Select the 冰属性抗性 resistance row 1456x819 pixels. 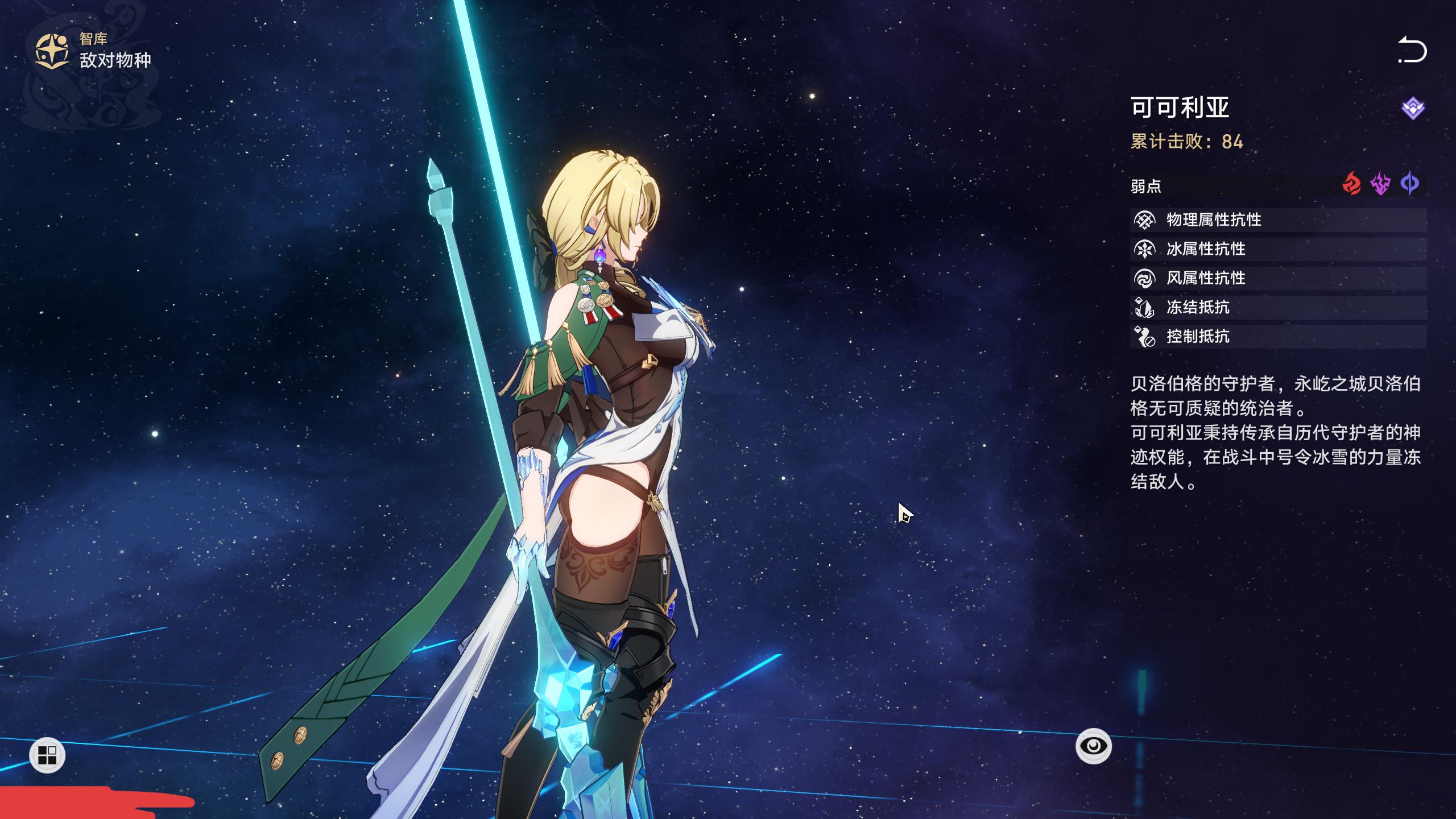[1277, 249]
